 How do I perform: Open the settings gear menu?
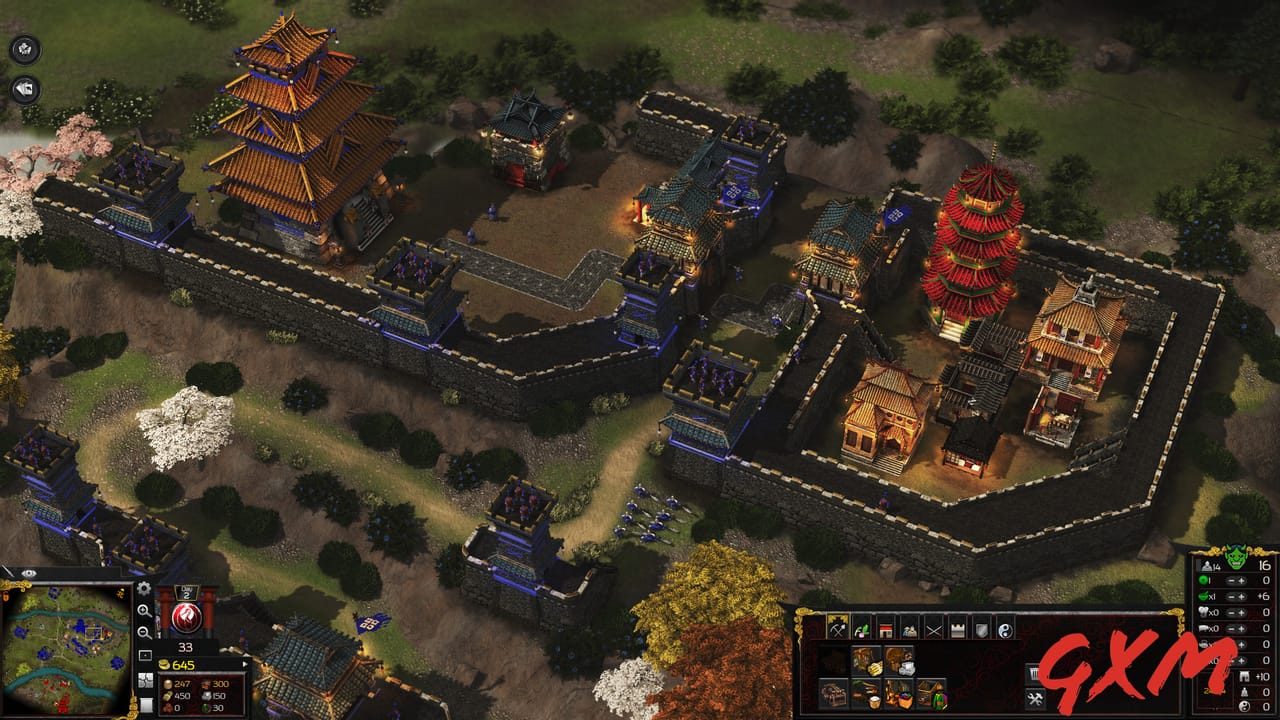click(x=143, y=589)
